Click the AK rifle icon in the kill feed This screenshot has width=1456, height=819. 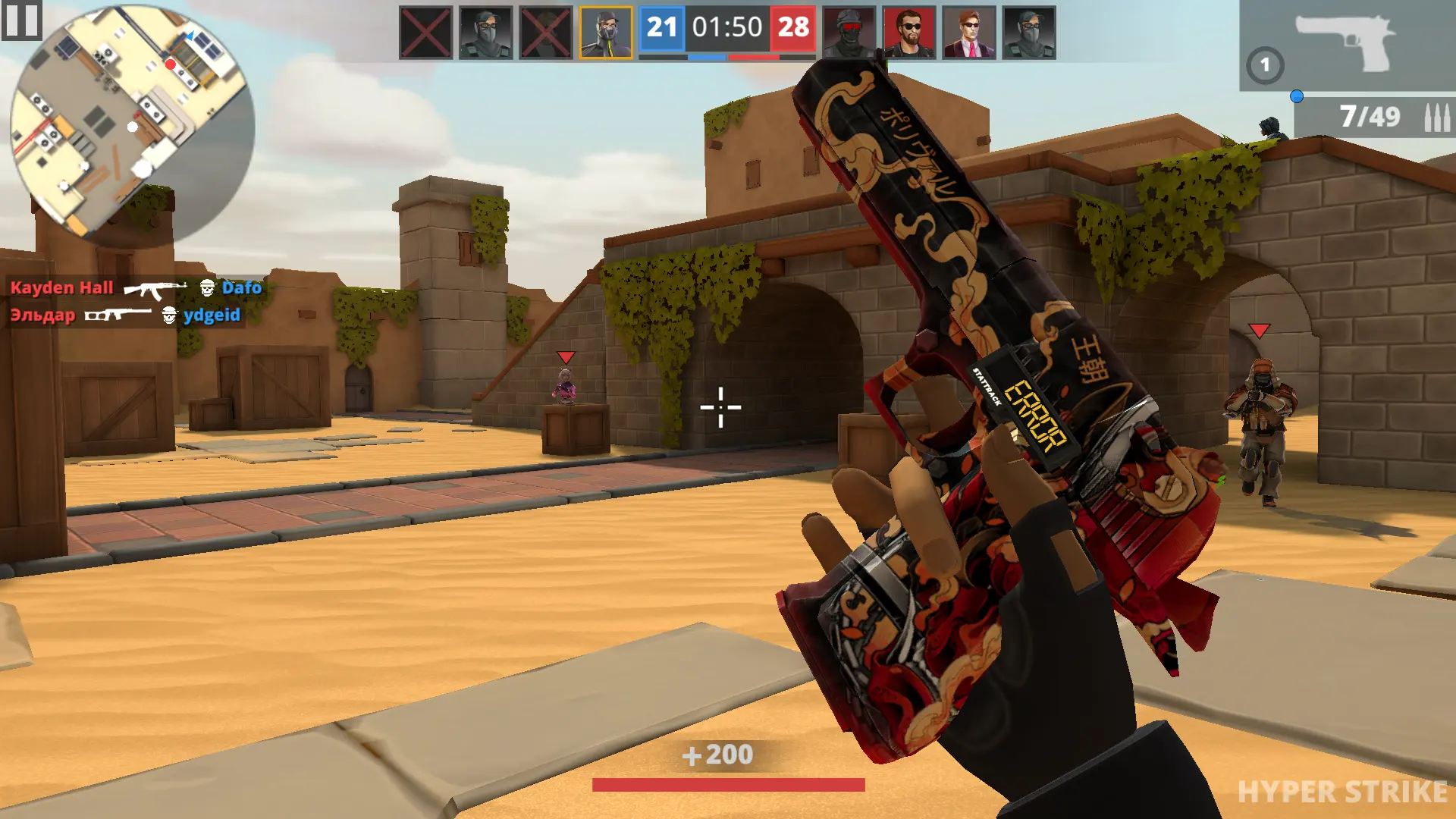click(155, 288)
